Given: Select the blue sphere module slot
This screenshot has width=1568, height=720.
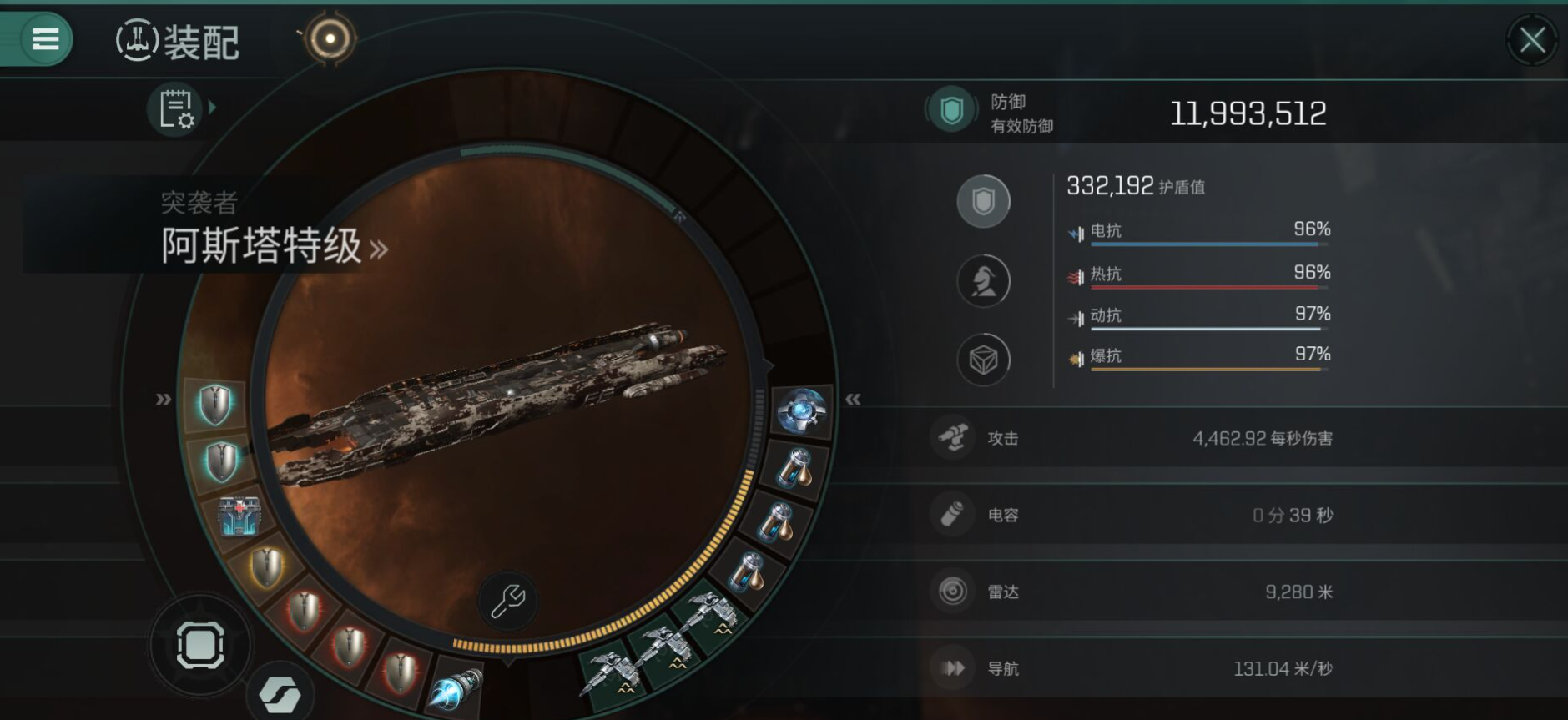Looking at the screenshot, I should click(x=801, y=410).
